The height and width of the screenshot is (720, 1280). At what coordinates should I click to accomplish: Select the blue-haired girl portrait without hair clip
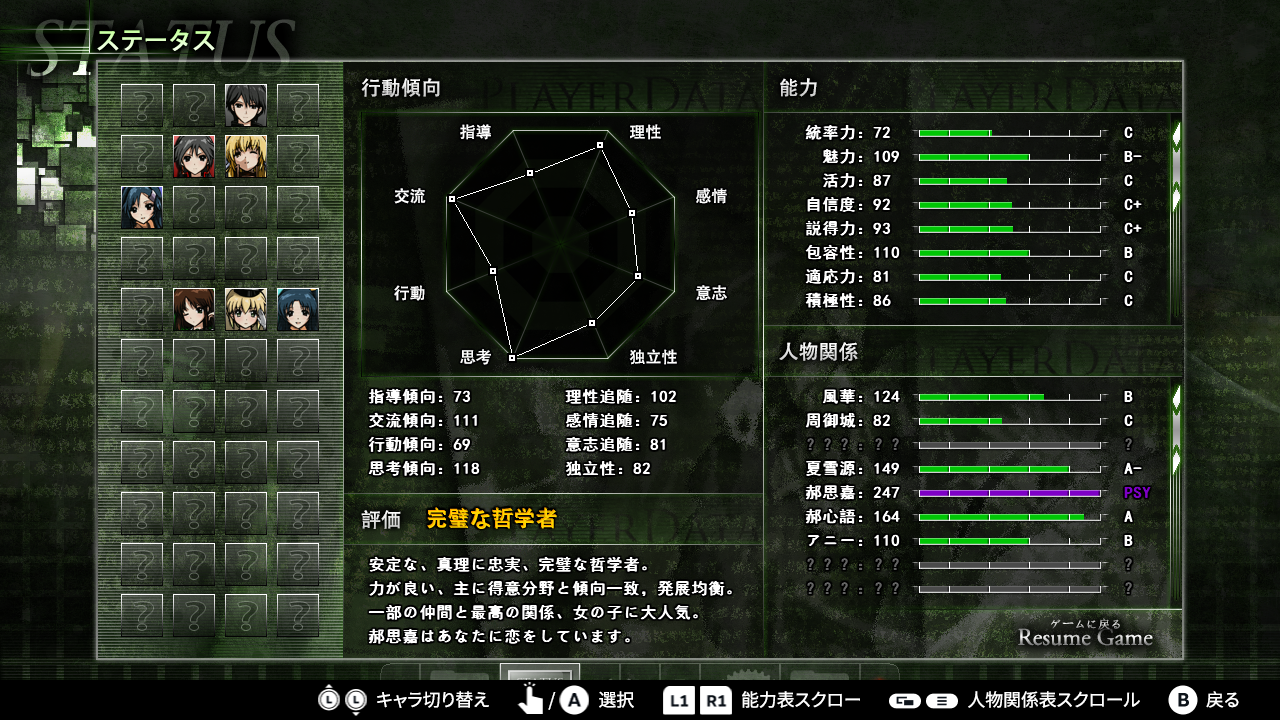click(x=298, y=309)
